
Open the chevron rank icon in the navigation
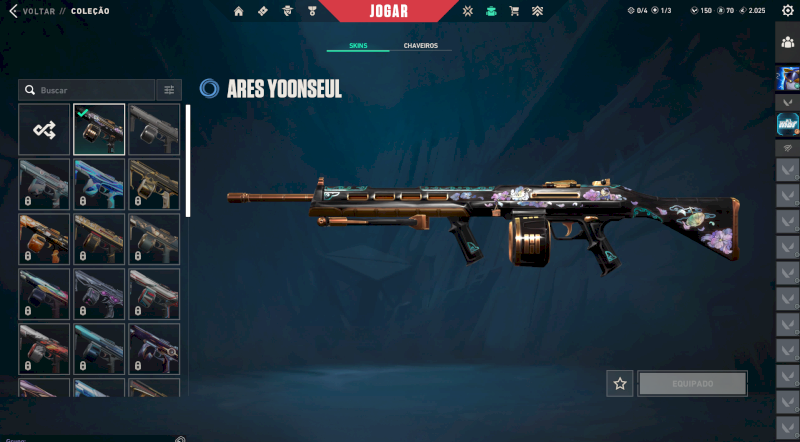coord(538,11)
